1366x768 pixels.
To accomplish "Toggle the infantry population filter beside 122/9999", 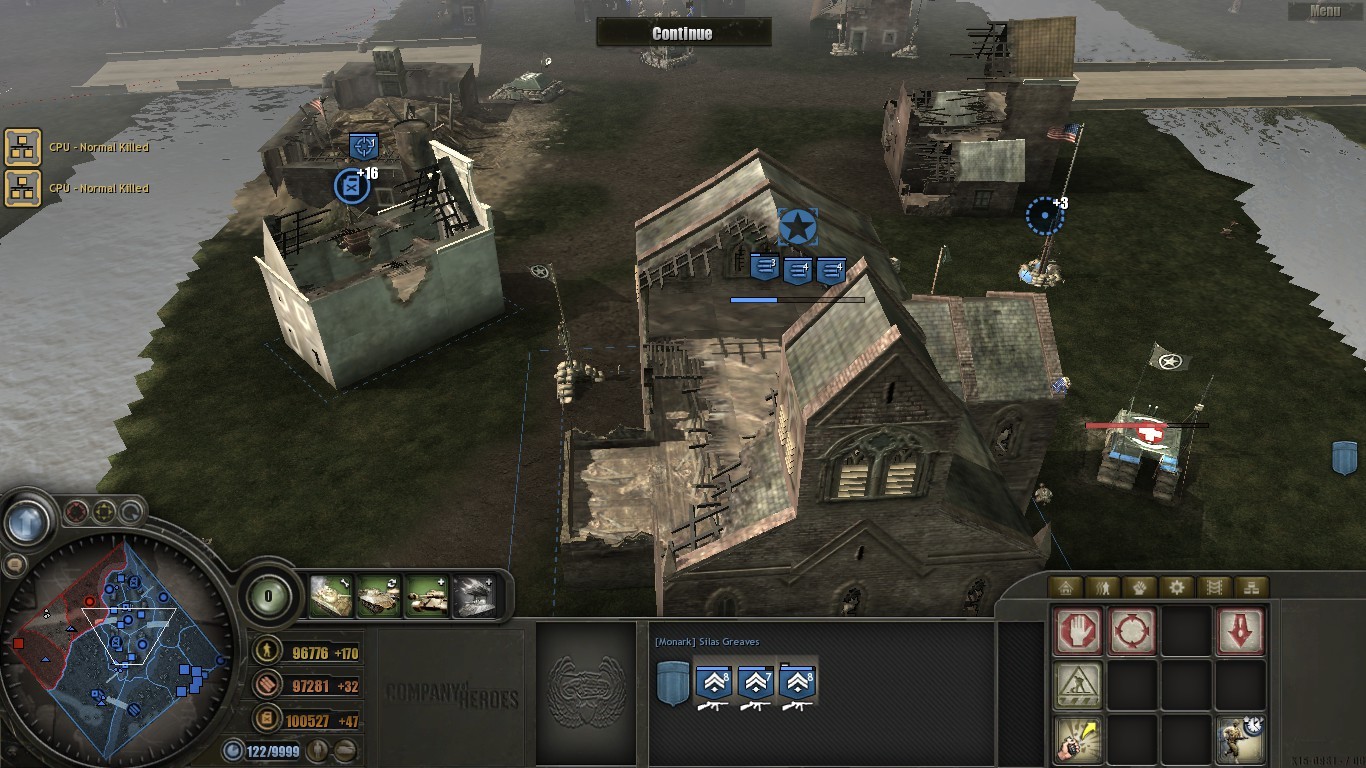I will (x=319, y=750).
